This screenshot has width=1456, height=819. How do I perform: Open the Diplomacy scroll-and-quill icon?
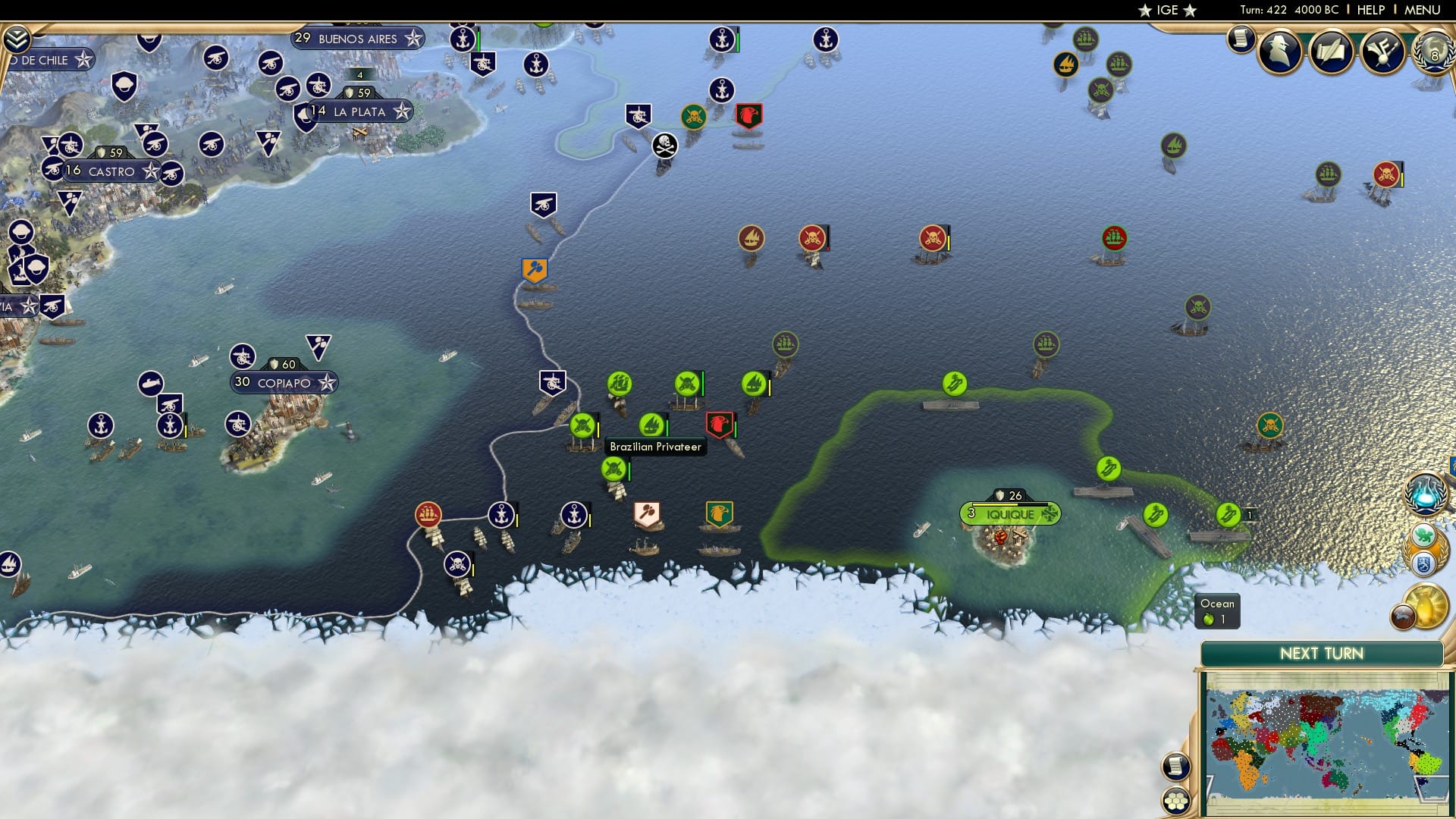coord(1331,51)
